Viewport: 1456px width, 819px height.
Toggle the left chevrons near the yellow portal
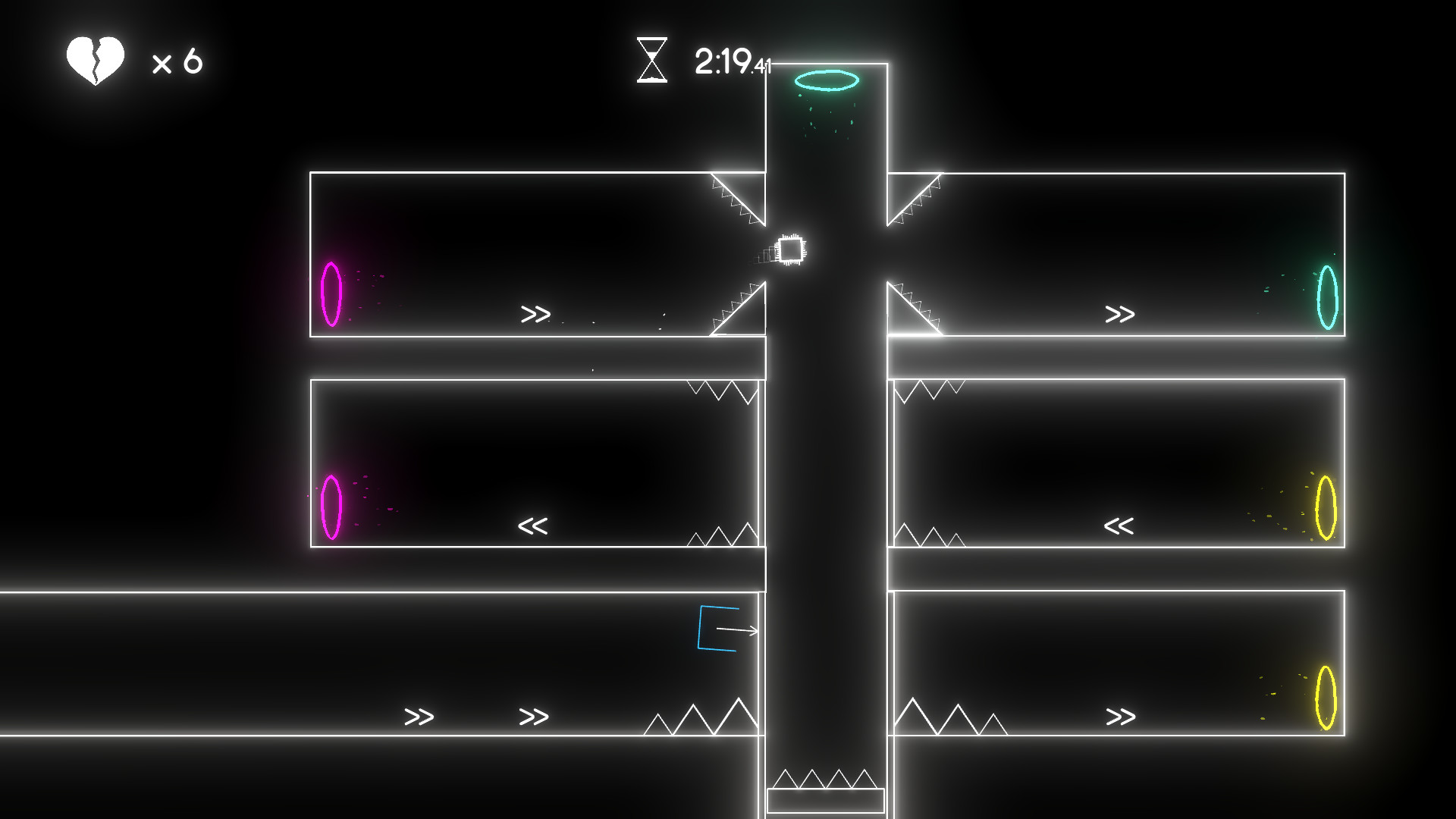click(1119, 525)
